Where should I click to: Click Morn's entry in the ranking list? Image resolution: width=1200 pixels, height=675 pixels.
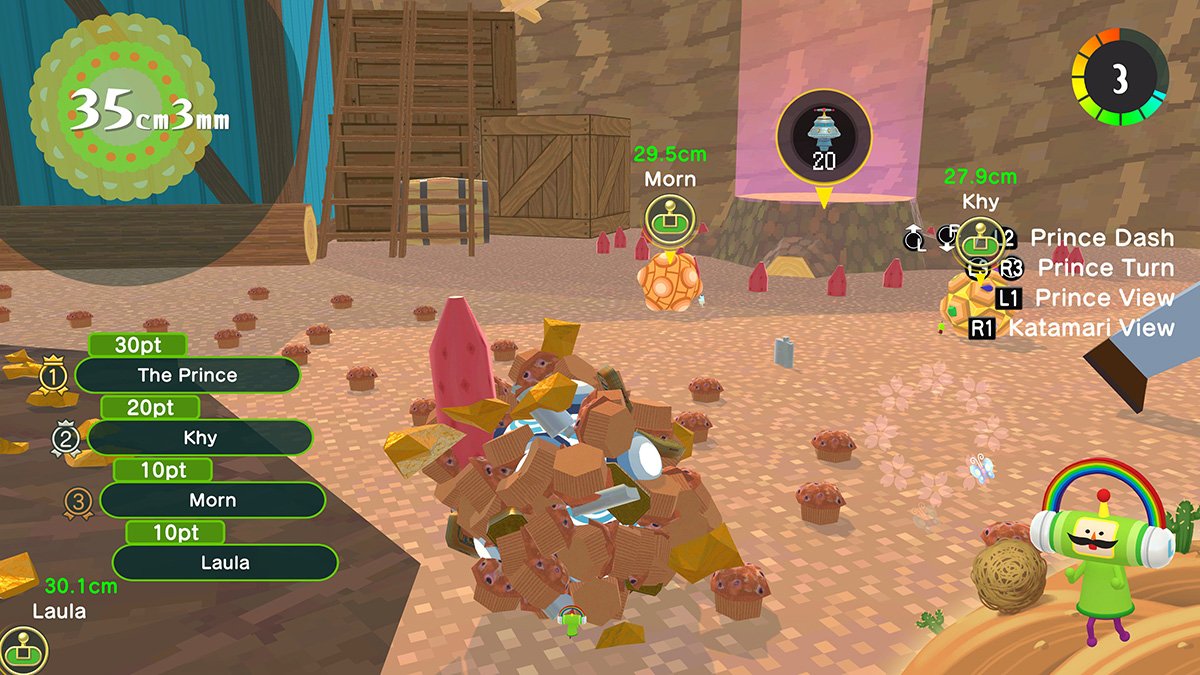point(212,500)
